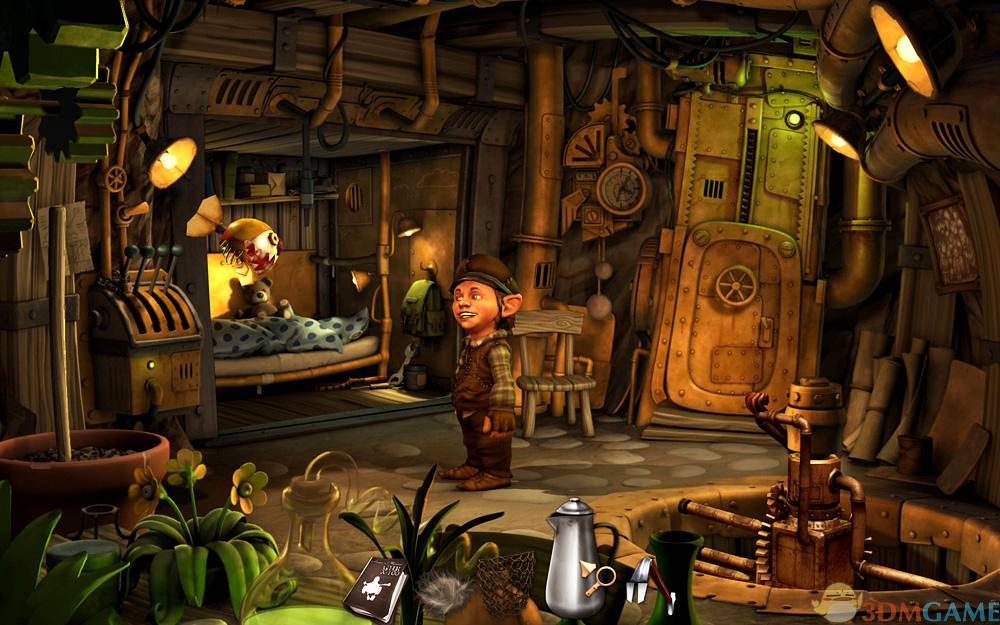Choose the wire mesh net item
Viewport: 1000px width, 625px height.
(507, 582)
